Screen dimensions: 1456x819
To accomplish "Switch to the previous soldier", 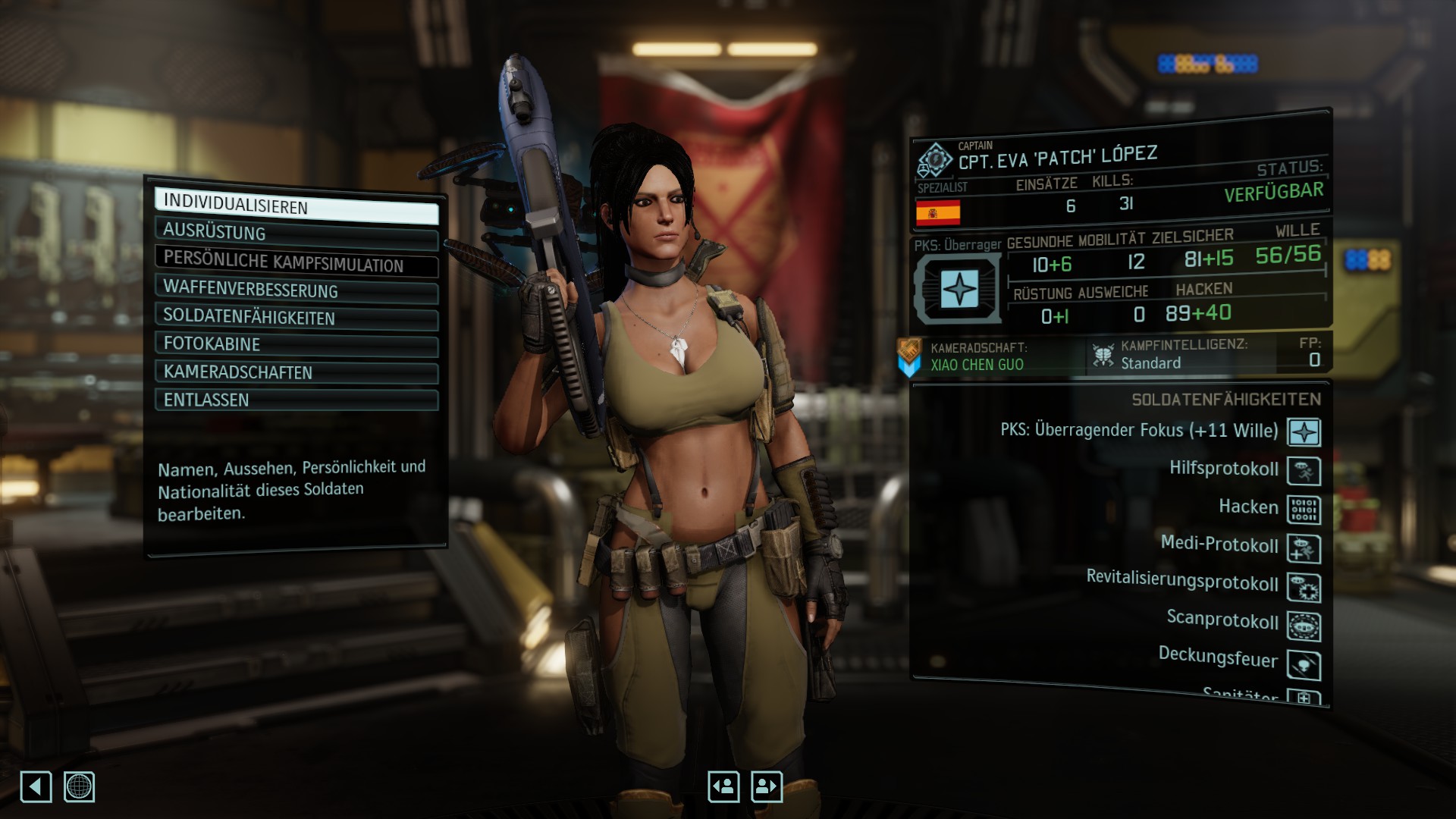I will 723,786.
